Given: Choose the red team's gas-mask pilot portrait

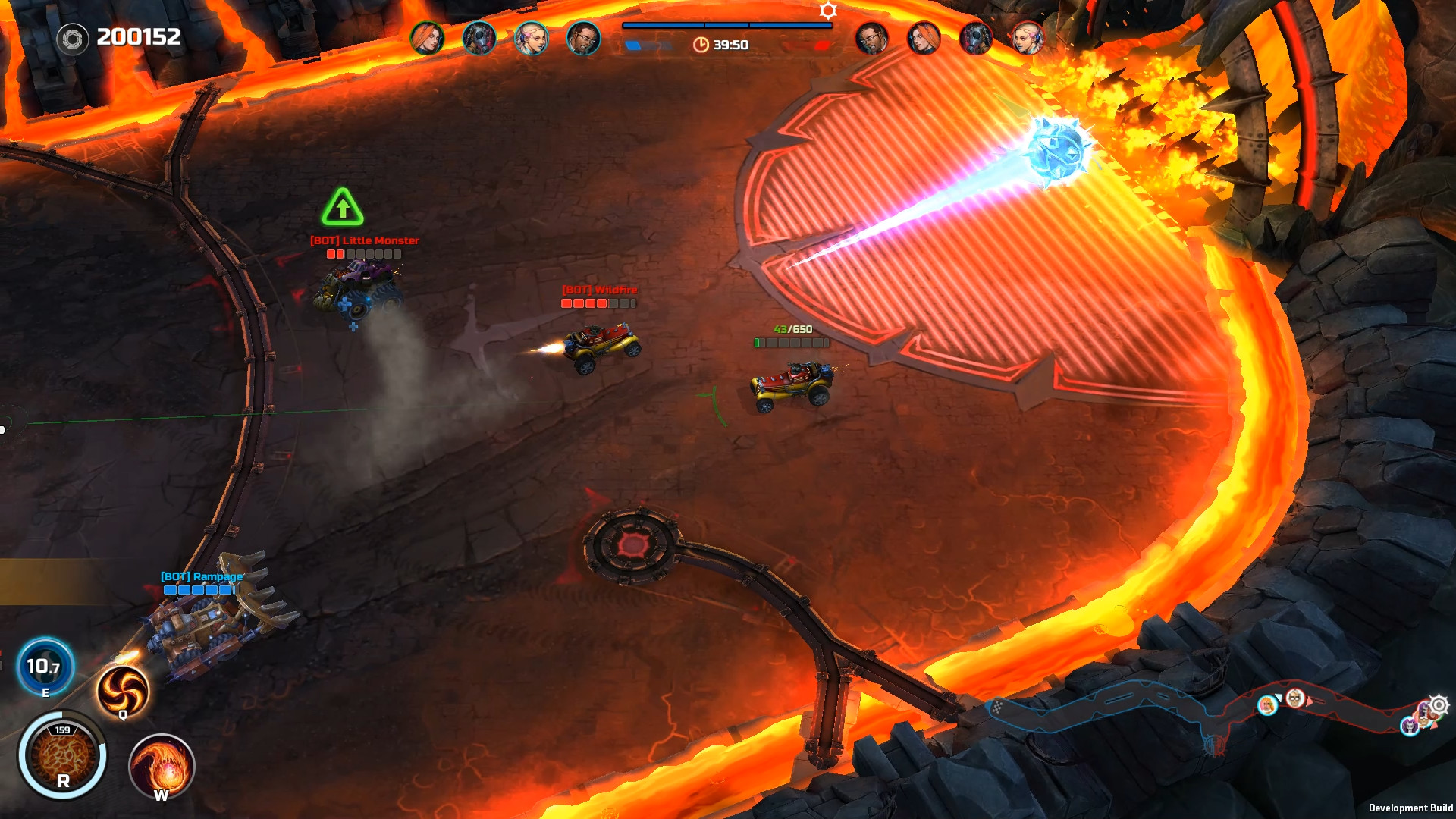Looking at the screenshot, I should click(975, 38).
